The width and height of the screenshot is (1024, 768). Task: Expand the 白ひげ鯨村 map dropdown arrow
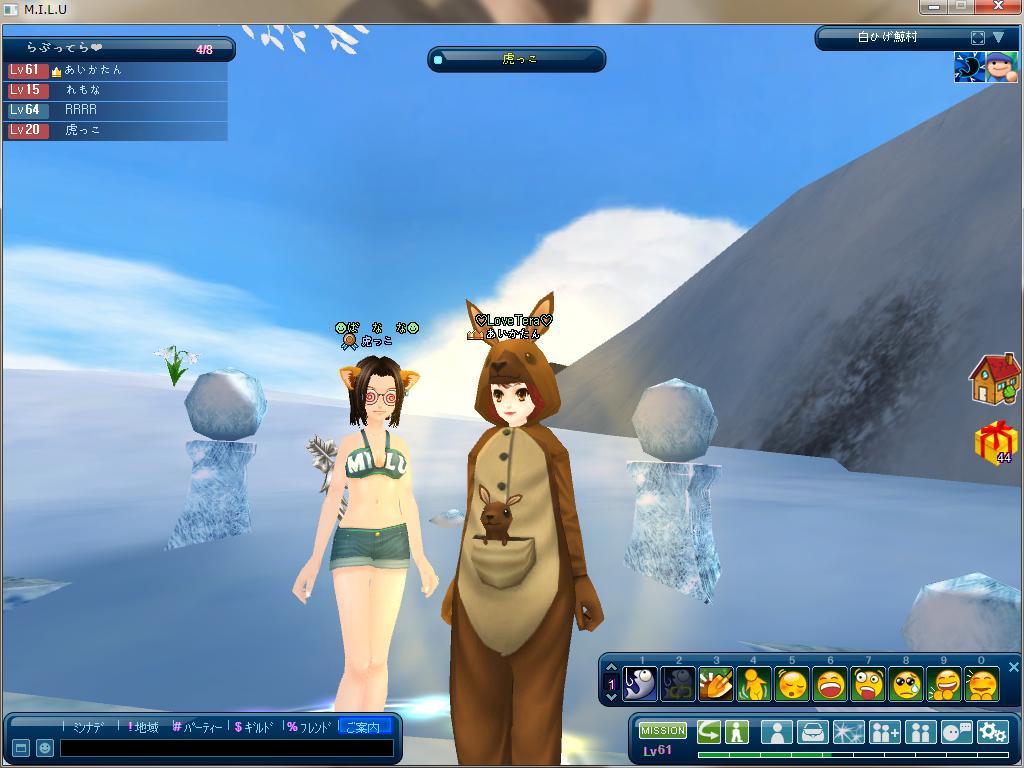click(x=998, y=38)
